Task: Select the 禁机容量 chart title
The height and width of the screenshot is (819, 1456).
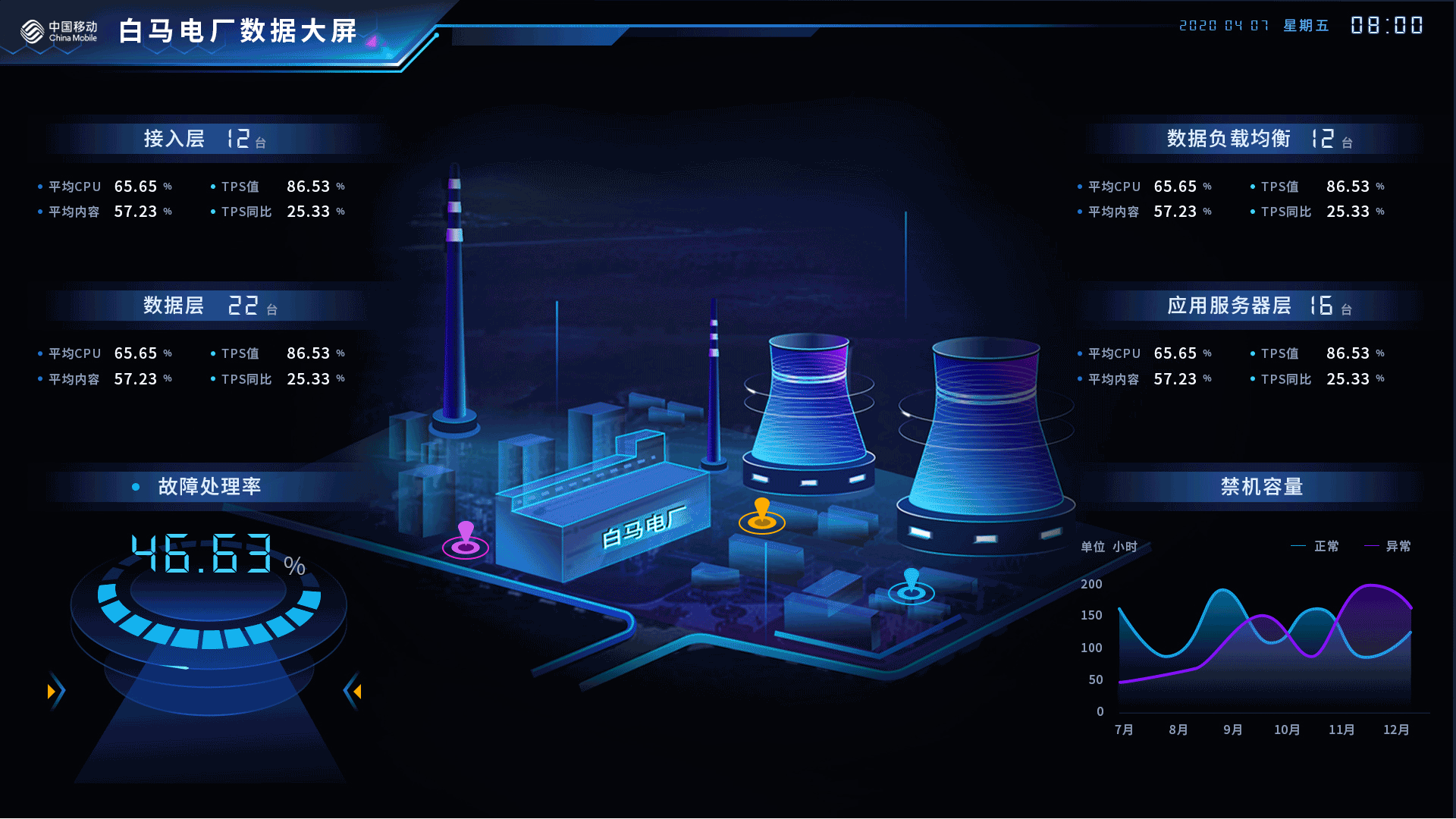Action: click(x=1261, y=486)
